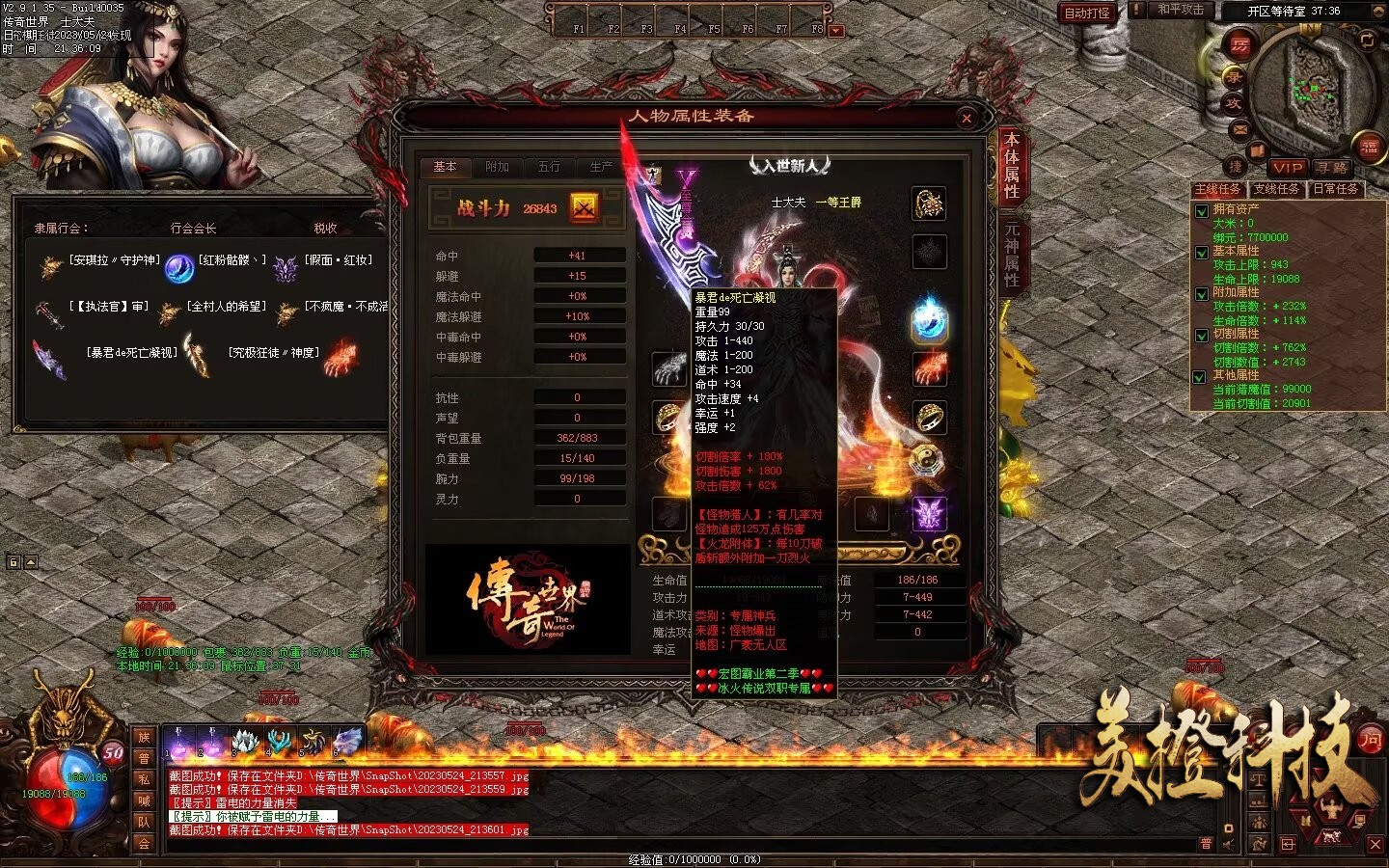
Task: Open the VIP panel
Action: (x=1287, y=167)
